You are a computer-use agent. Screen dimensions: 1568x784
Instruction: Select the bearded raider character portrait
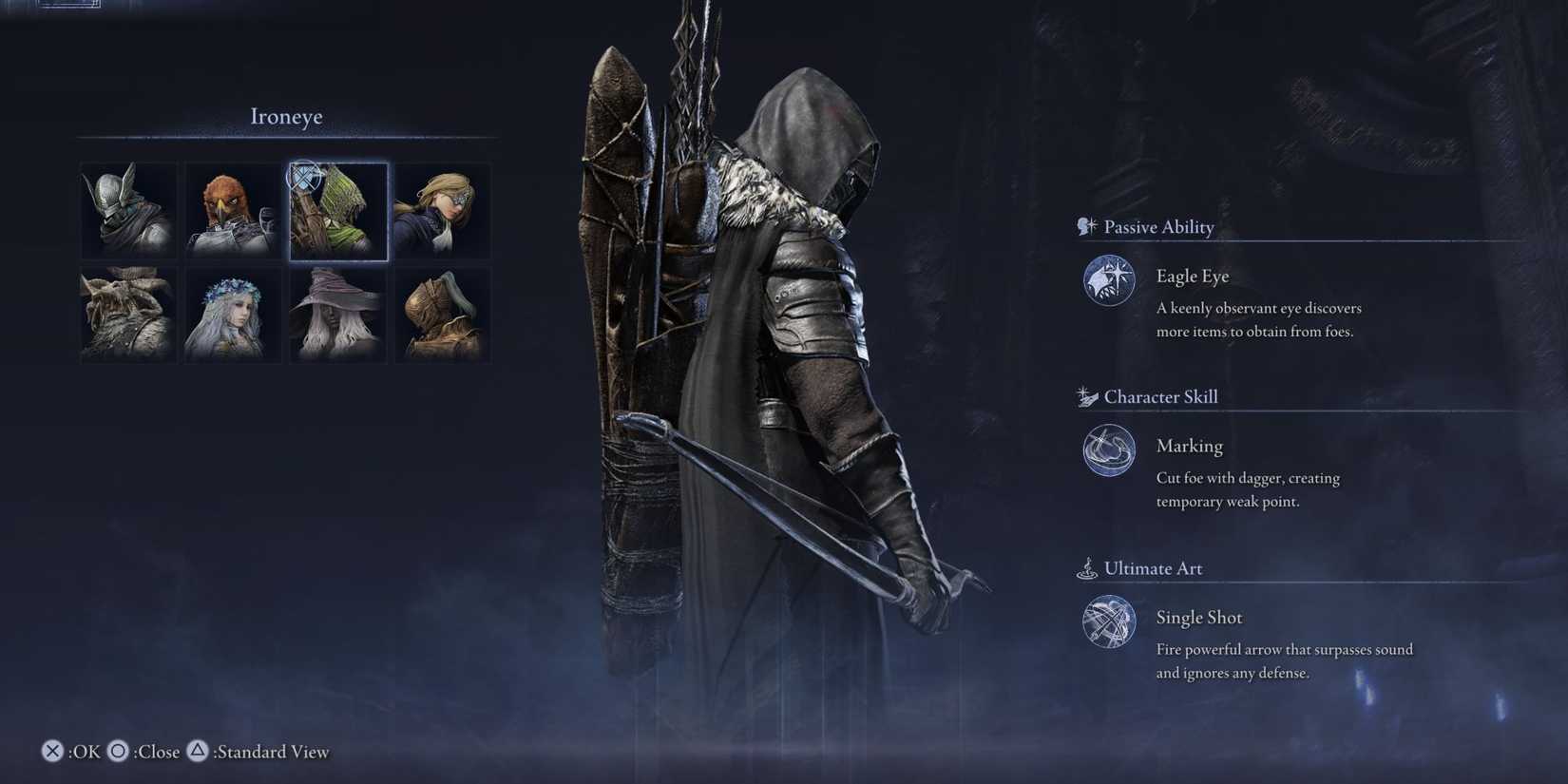coord(127,314)
